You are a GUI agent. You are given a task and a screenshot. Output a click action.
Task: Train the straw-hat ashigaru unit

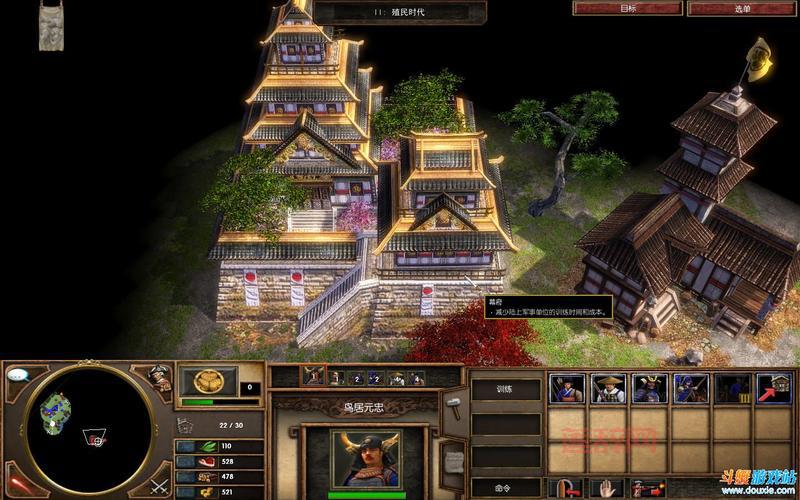(x=607, y=388)
